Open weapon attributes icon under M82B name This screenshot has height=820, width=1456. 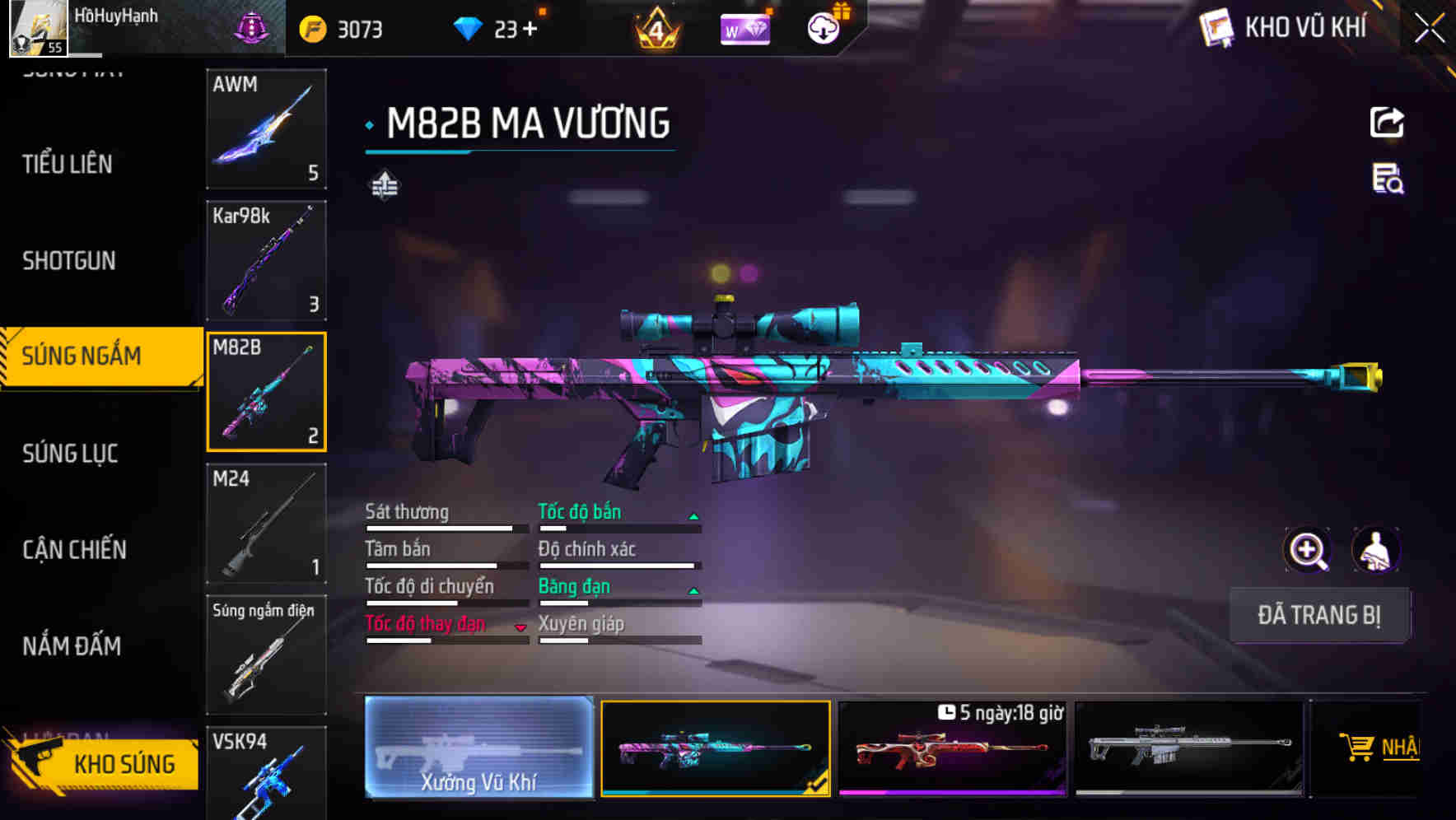(384, 185)
